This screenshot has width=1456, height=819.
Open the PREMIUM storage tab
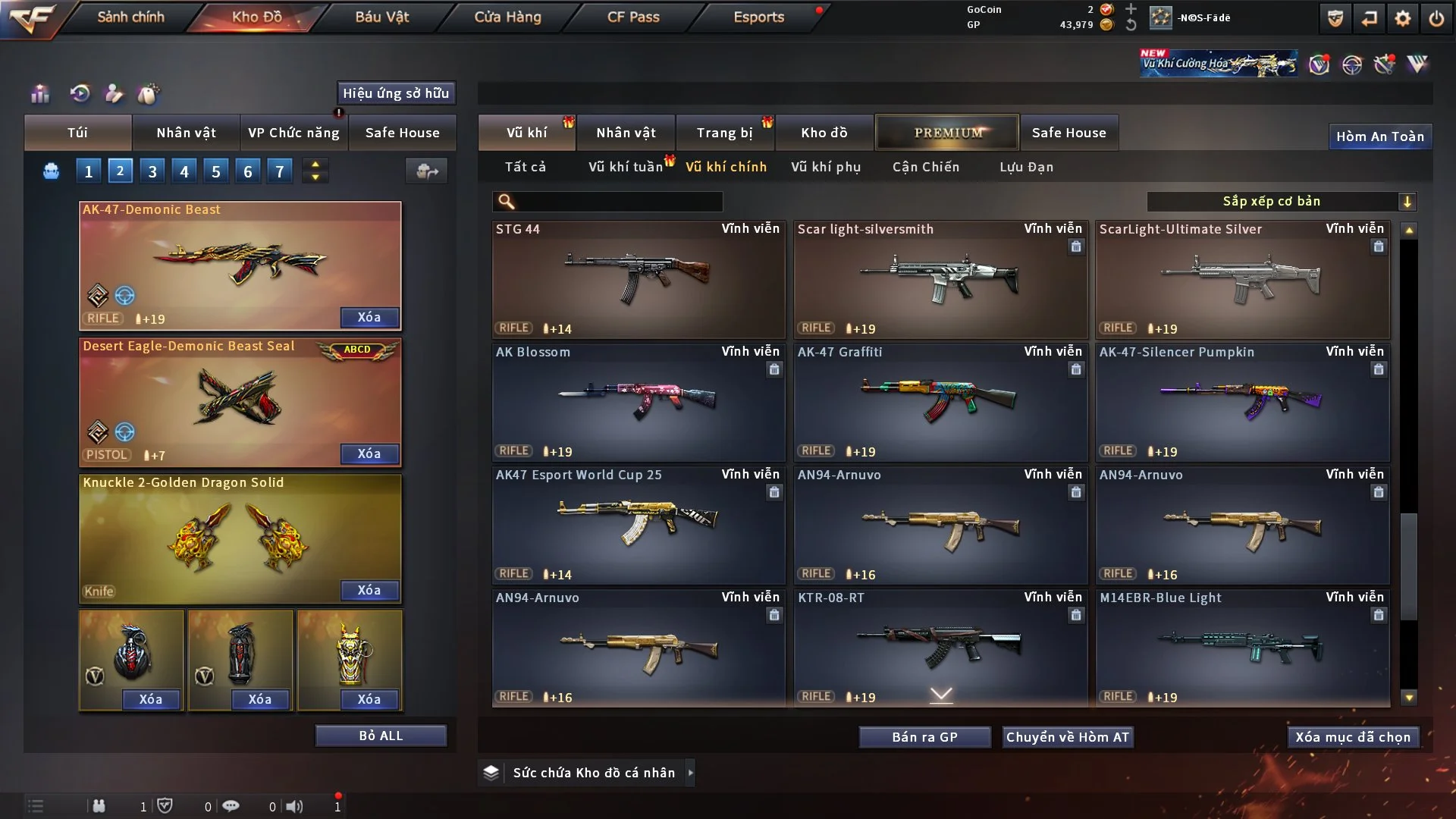point(947,133)
